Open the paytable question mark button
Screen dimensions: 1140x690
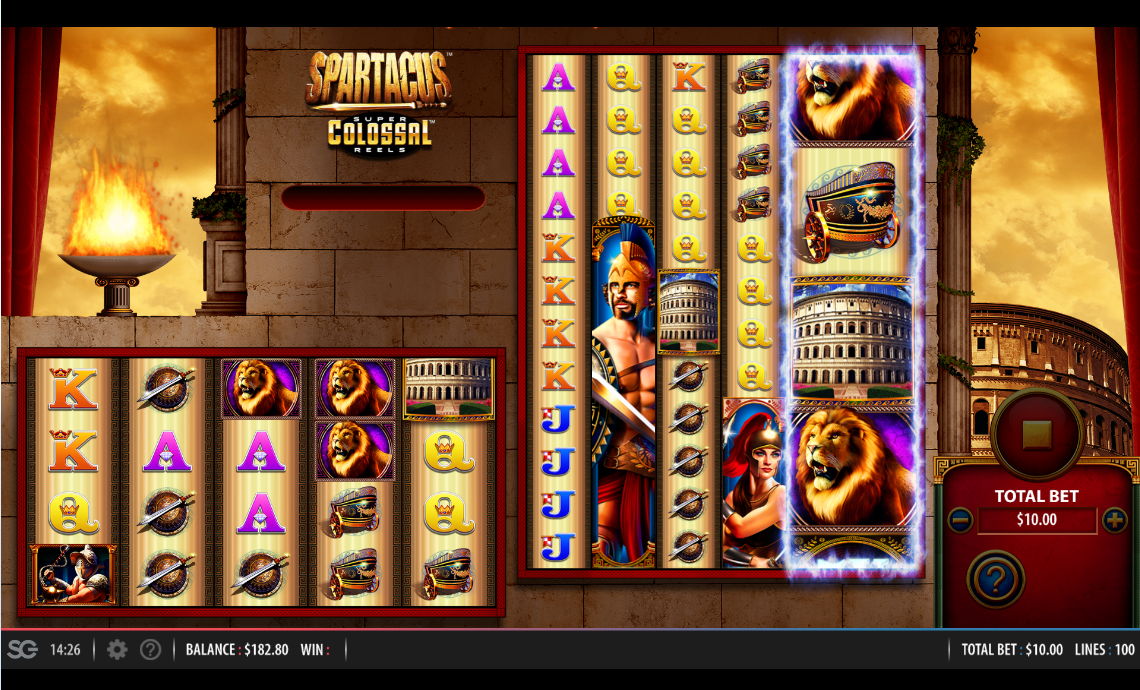[995, 578]
